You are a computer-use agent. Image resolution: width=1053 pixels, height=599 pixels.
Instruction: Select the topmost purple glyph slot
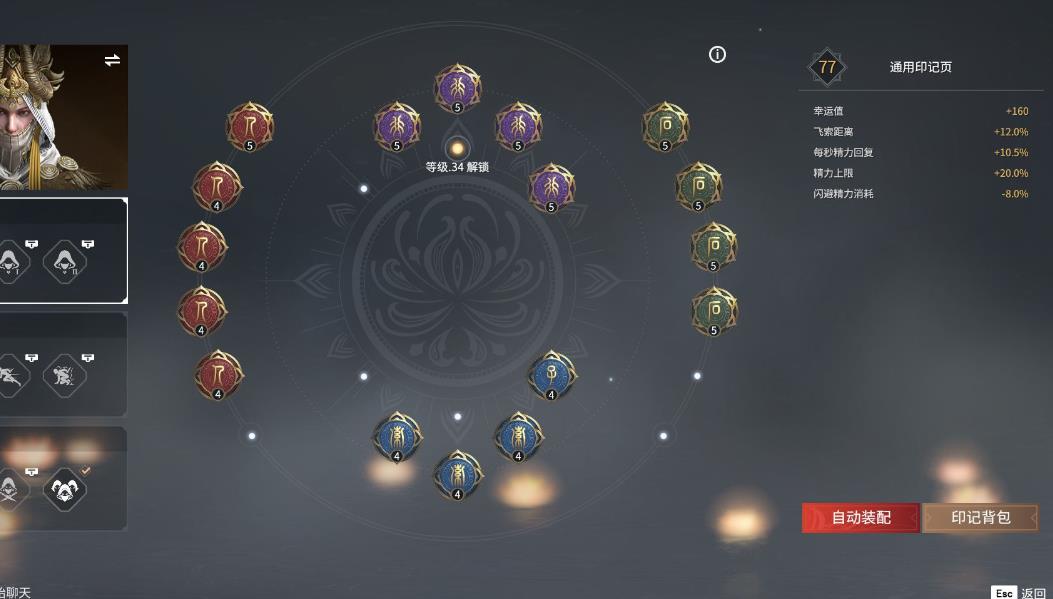(457, 88)
